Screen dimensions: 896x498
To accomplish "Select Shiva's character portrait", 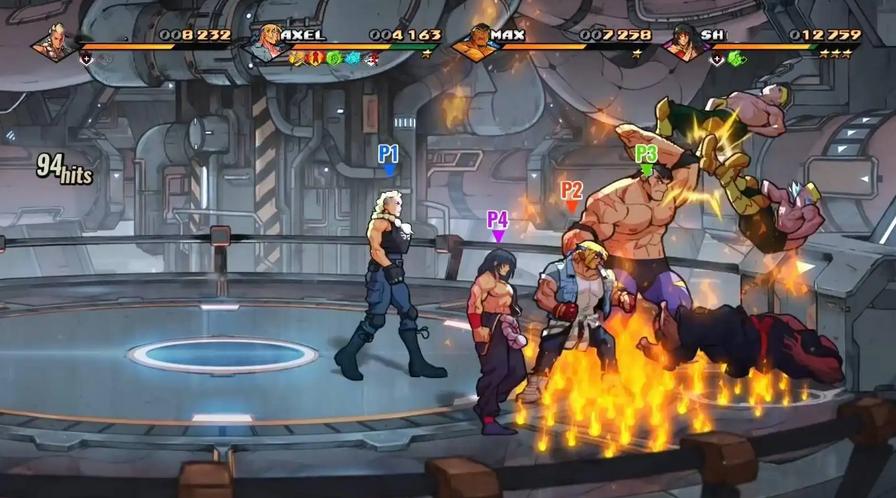I will [686, 42].
